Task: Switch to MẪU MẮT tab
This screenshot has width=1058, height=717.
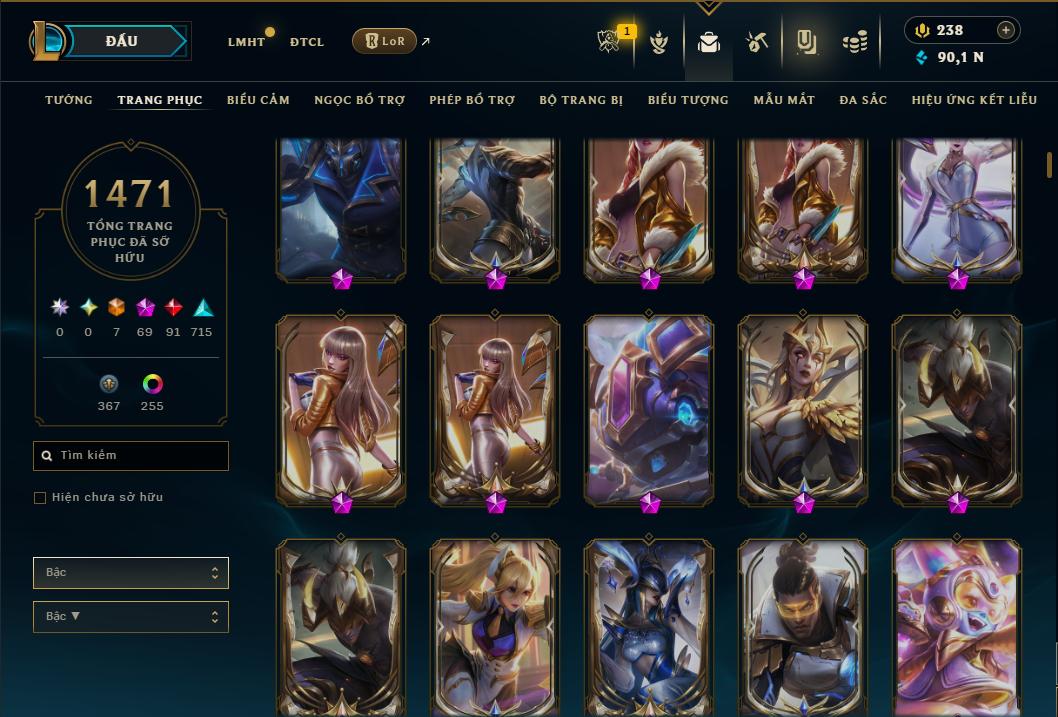Action: click(784, 100)
